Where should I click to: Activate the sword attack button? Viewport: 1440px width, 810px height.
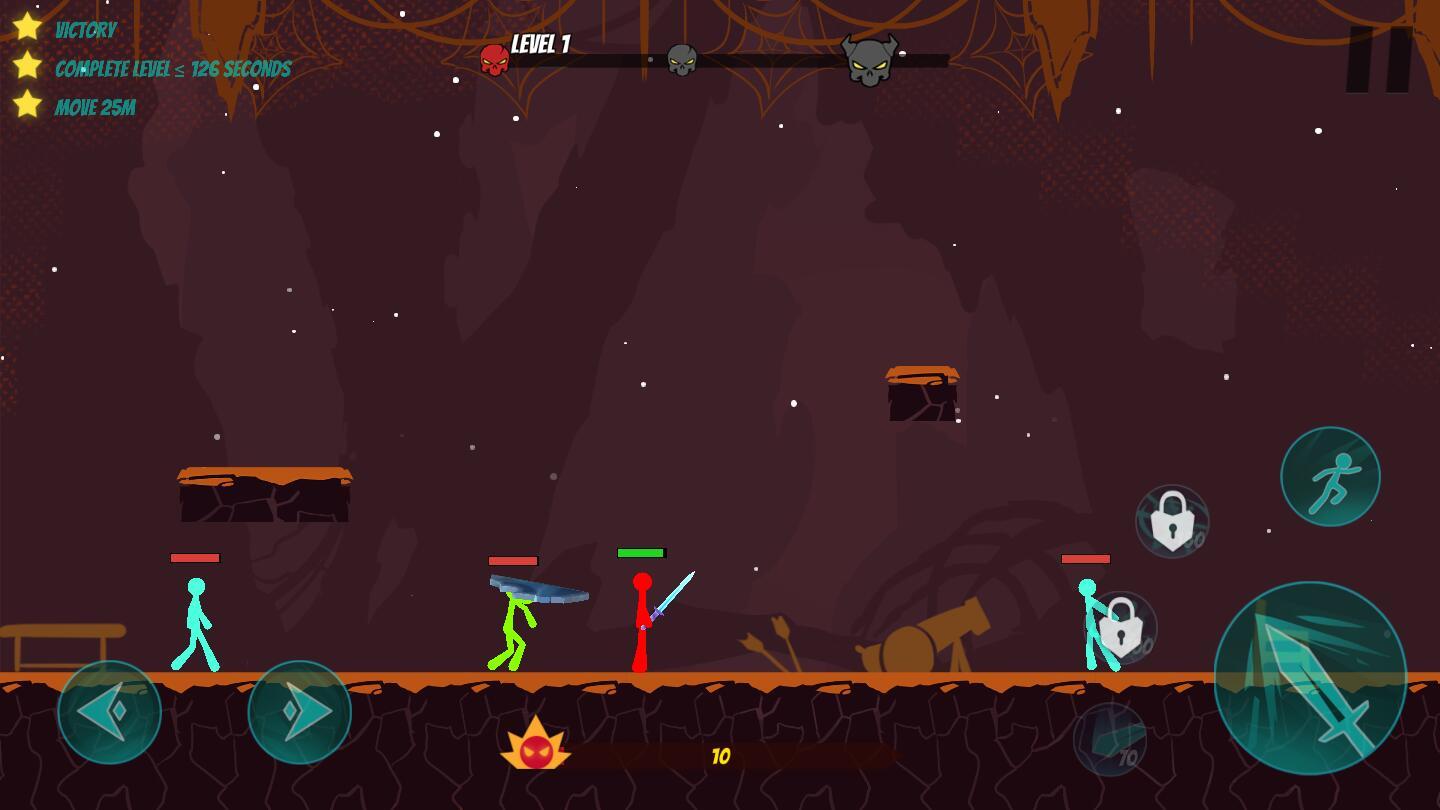click(1310, 678)
